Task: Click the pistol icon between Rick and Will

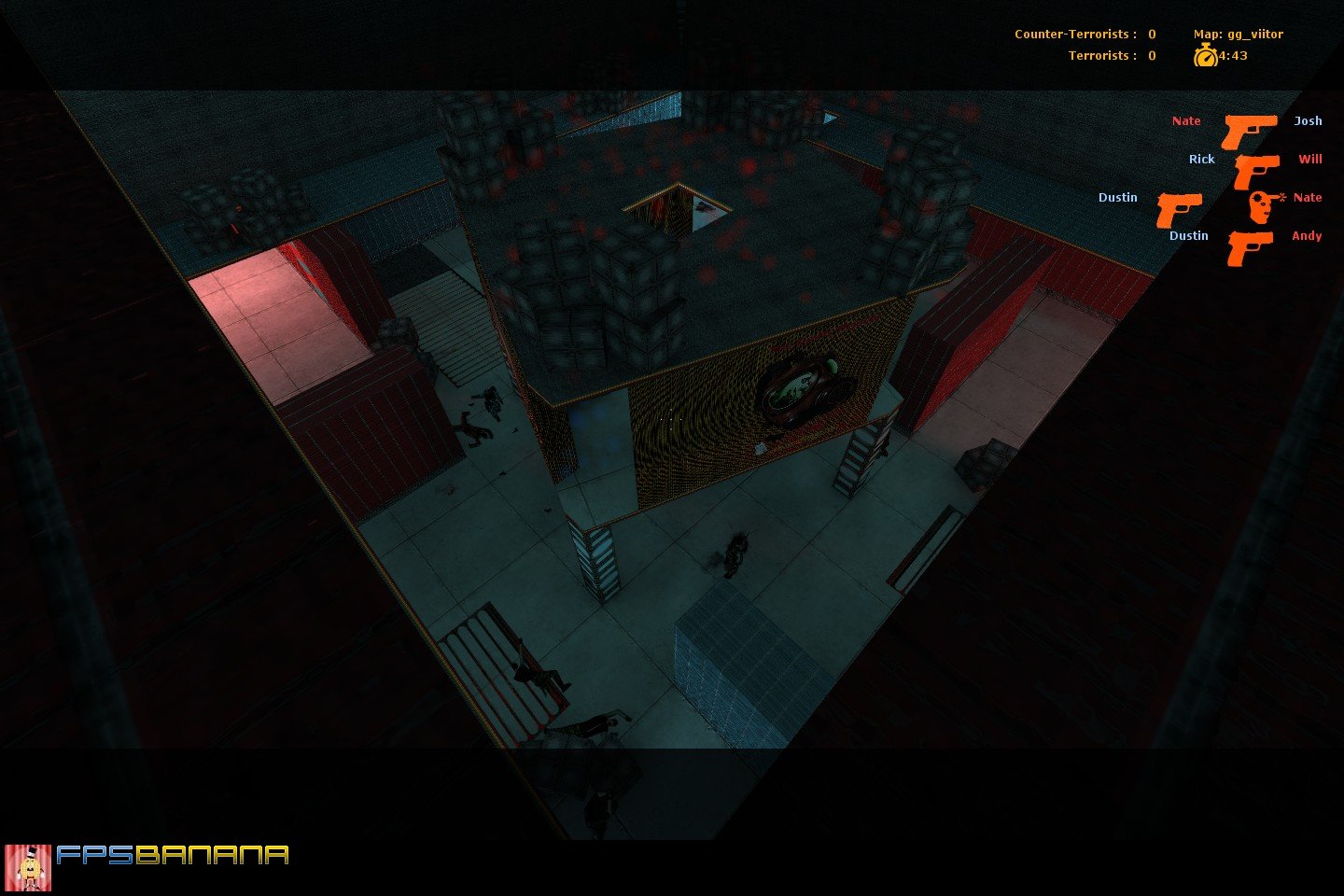Action: [x=1254, y=170]
